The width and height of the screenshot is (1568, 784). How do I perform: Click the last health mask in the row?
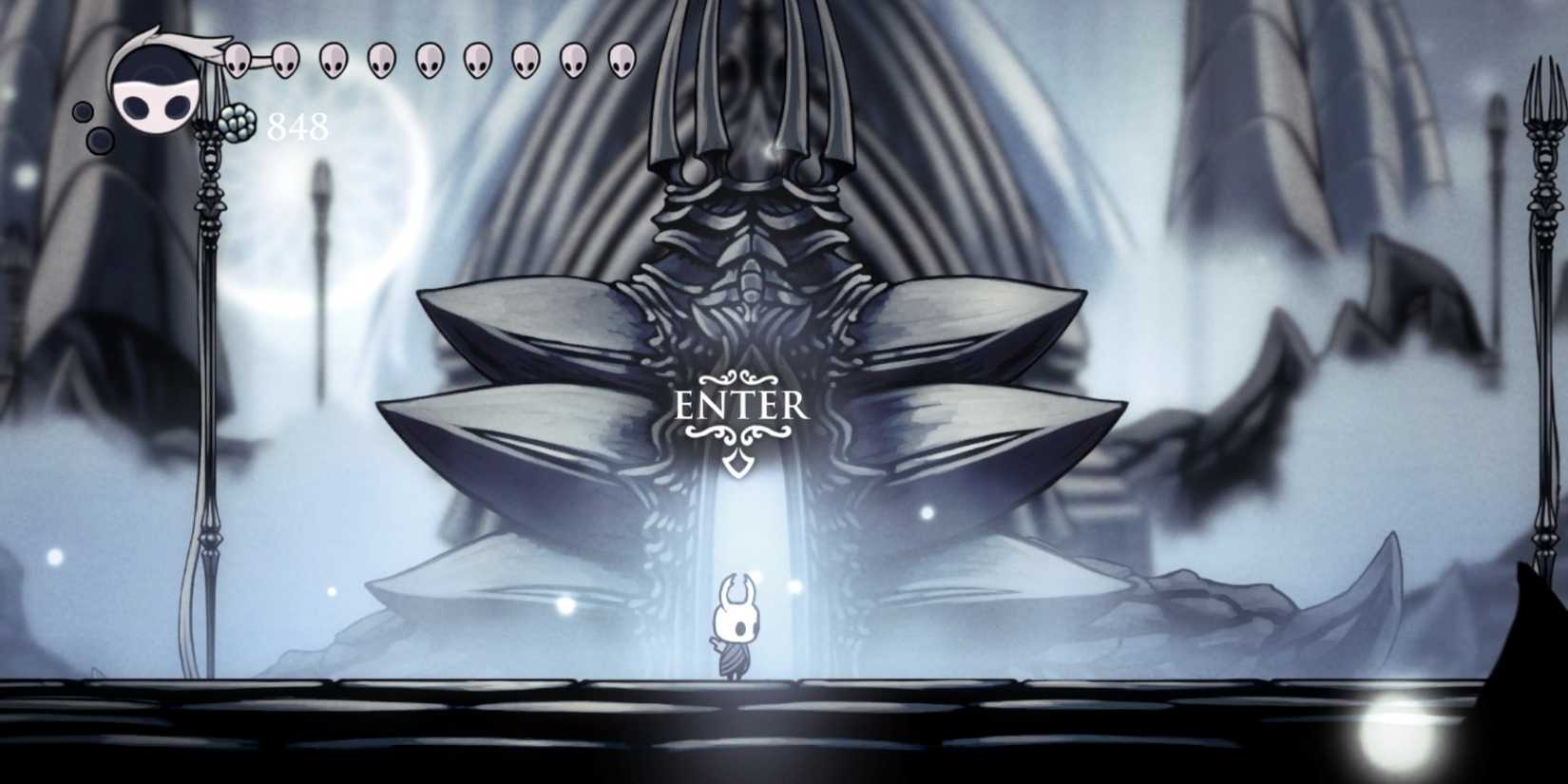[622, 59]
